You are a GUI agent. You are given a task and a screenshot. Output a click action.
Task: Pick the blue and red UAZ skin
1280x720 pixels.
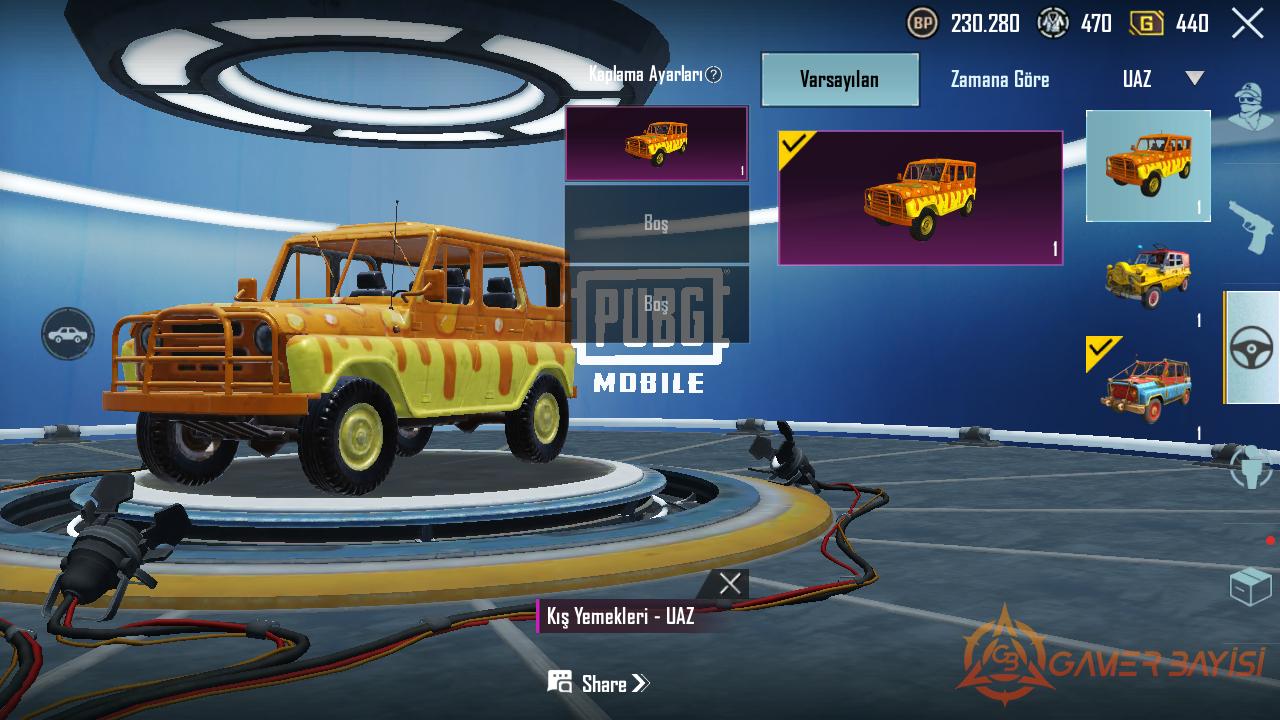click(1148, 388)
